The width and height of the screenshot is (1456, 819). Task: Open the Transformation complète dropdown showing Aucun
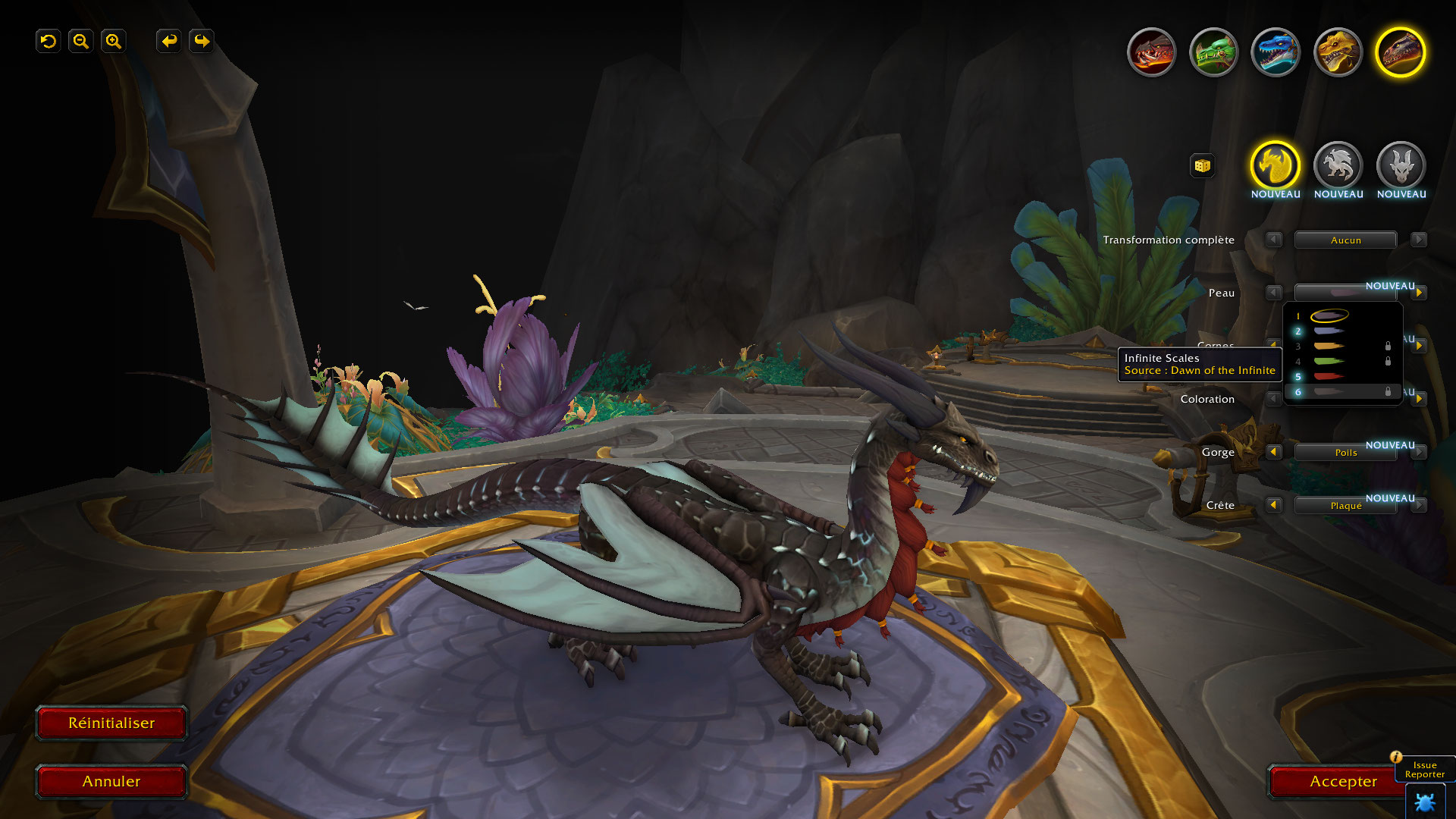[x=1345, y=240]
